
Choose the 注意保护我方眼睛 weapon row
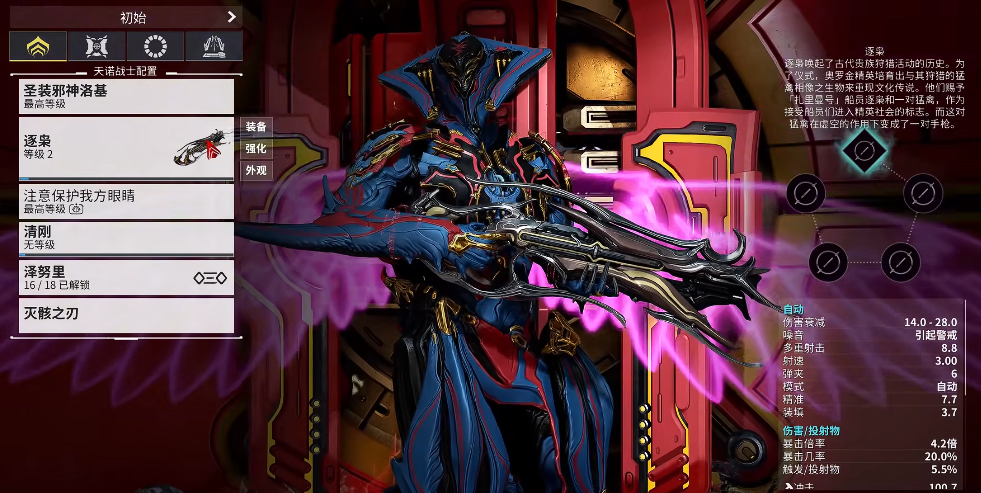pos(126,201)
